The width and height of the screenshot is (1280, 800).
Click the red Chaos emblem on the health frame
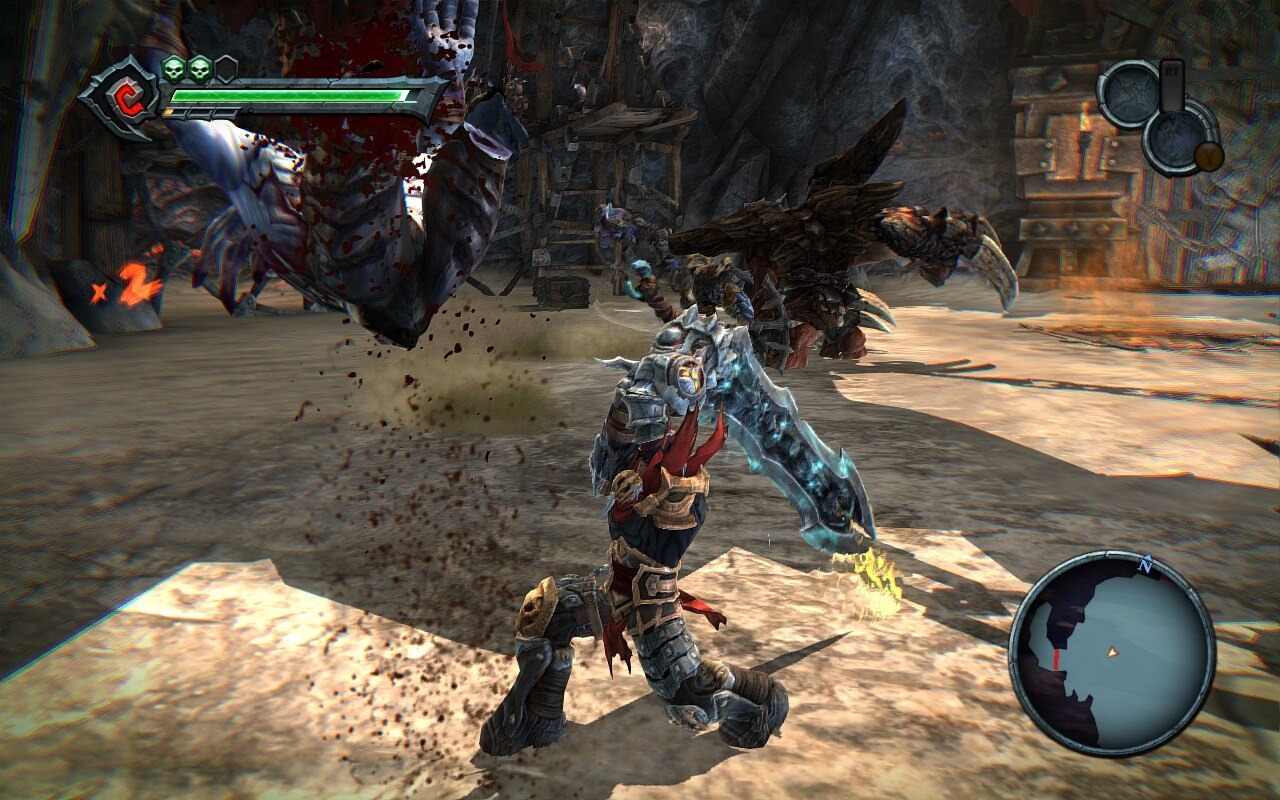[125, 97]
